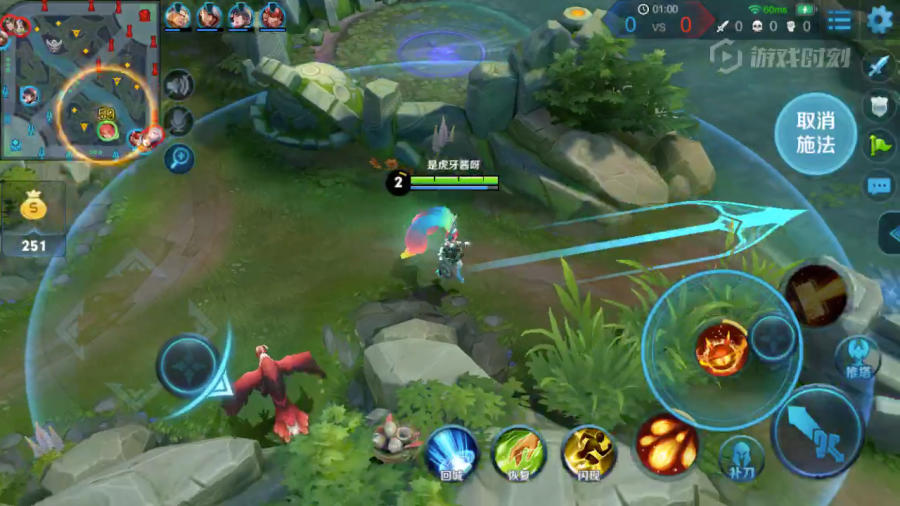
Task: Activate the 恢复 heal ability
Action: (519, 452)
